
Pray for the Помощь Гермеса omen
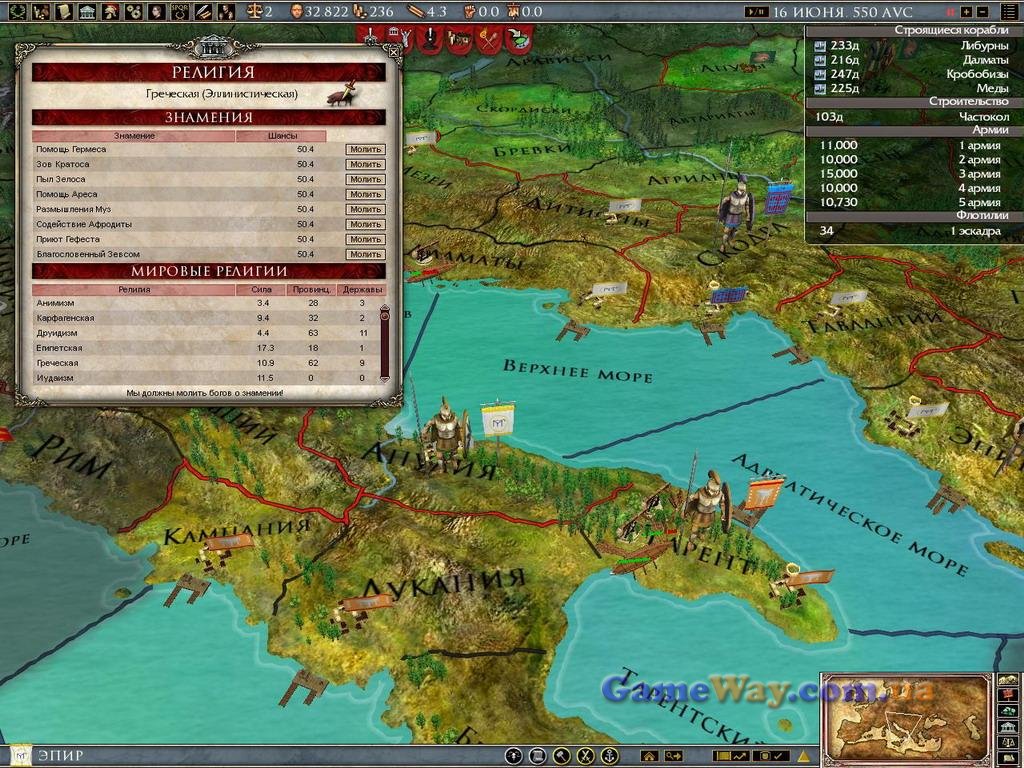click(x=365, y=149)
